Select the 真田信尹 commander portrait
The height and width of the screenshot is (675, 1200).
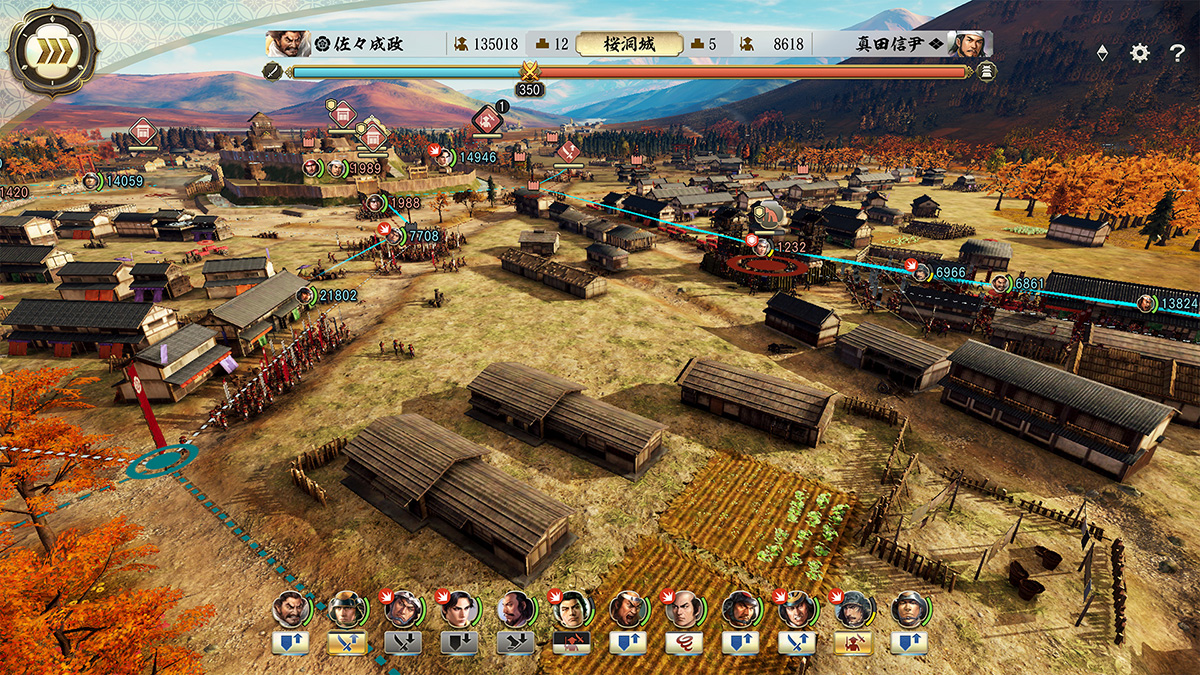coord(970,44)
